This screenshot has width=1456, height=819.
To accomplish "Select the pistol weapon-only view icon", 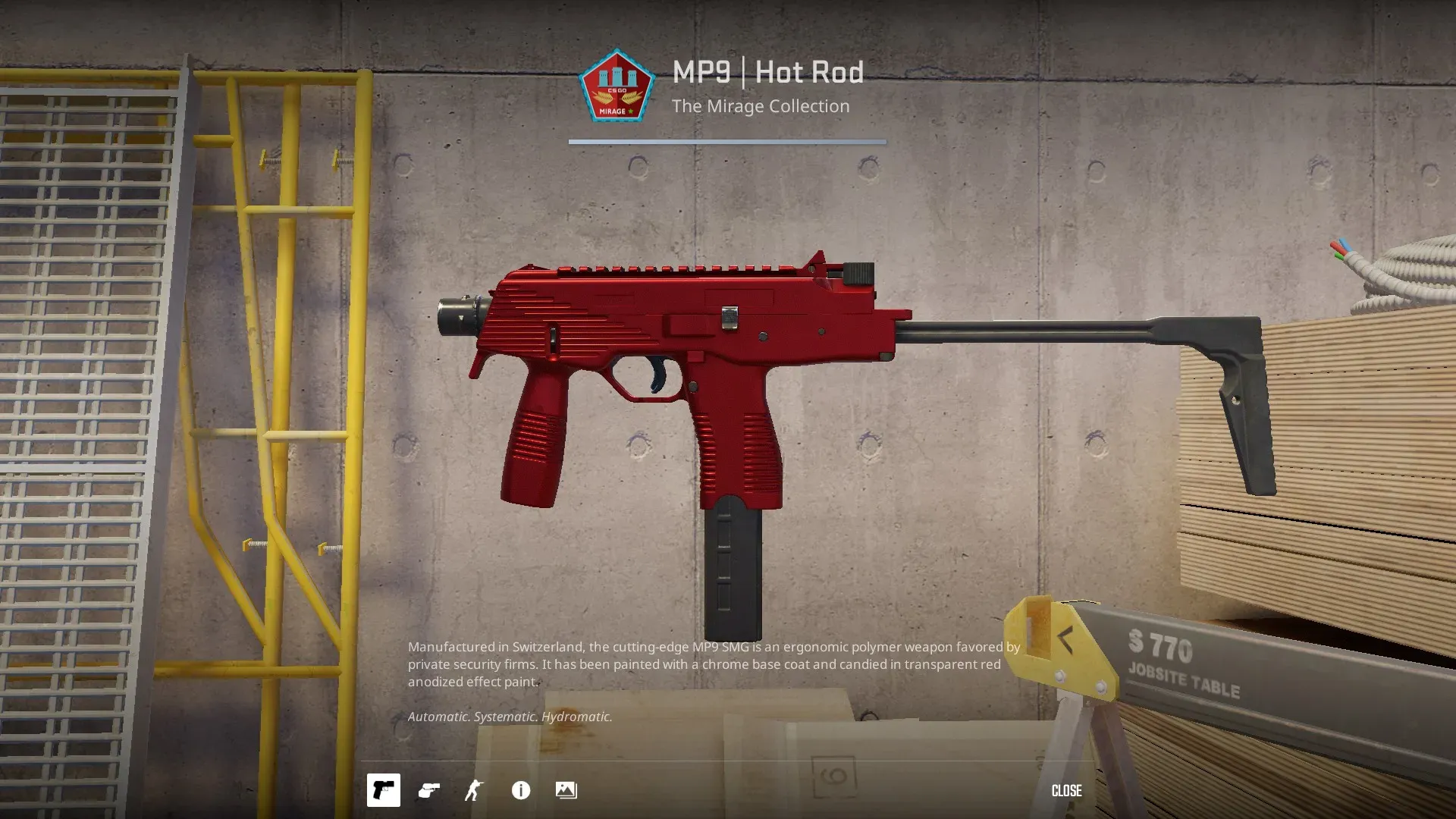I will click(383, 790).
